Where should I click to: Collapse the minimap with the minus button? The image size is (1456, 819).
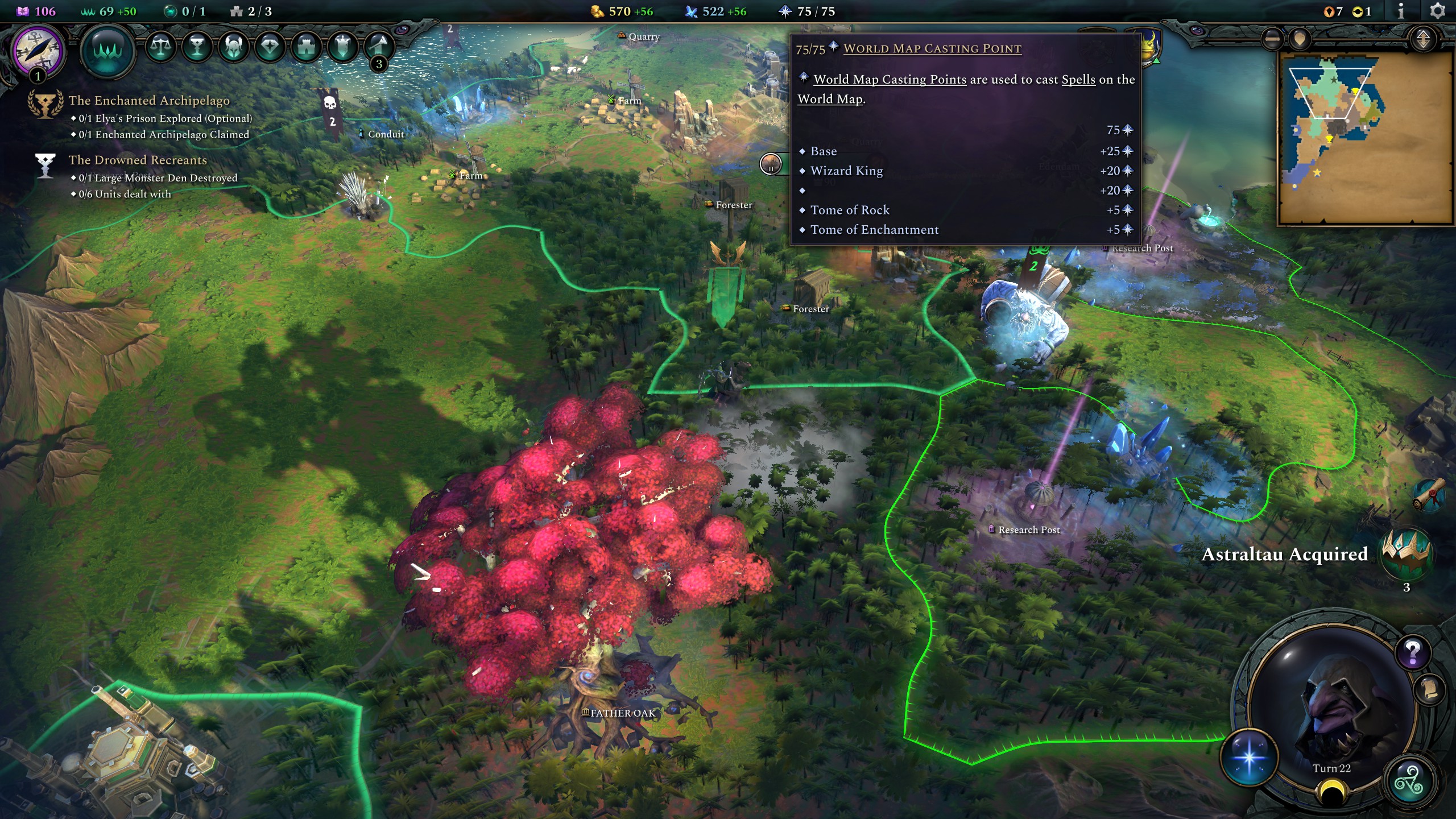1272,39
